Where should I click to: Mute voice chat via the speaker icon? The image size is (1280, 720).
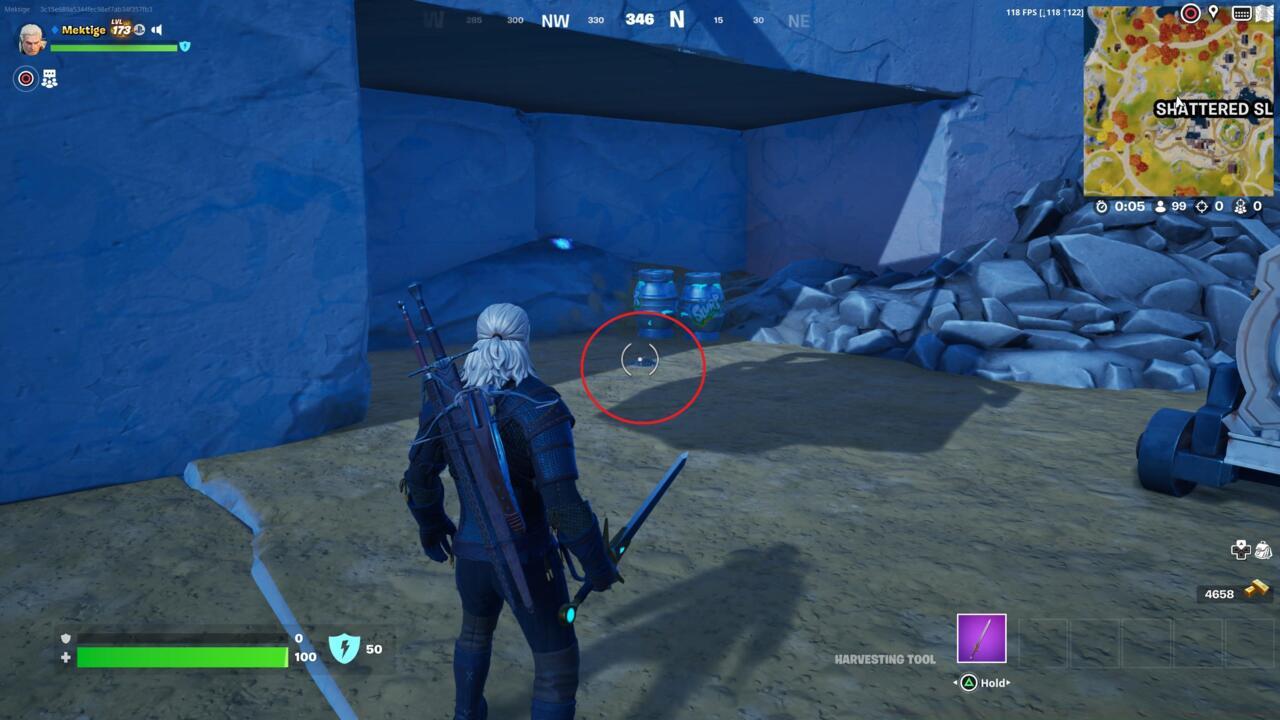click(x=156, y=30)
